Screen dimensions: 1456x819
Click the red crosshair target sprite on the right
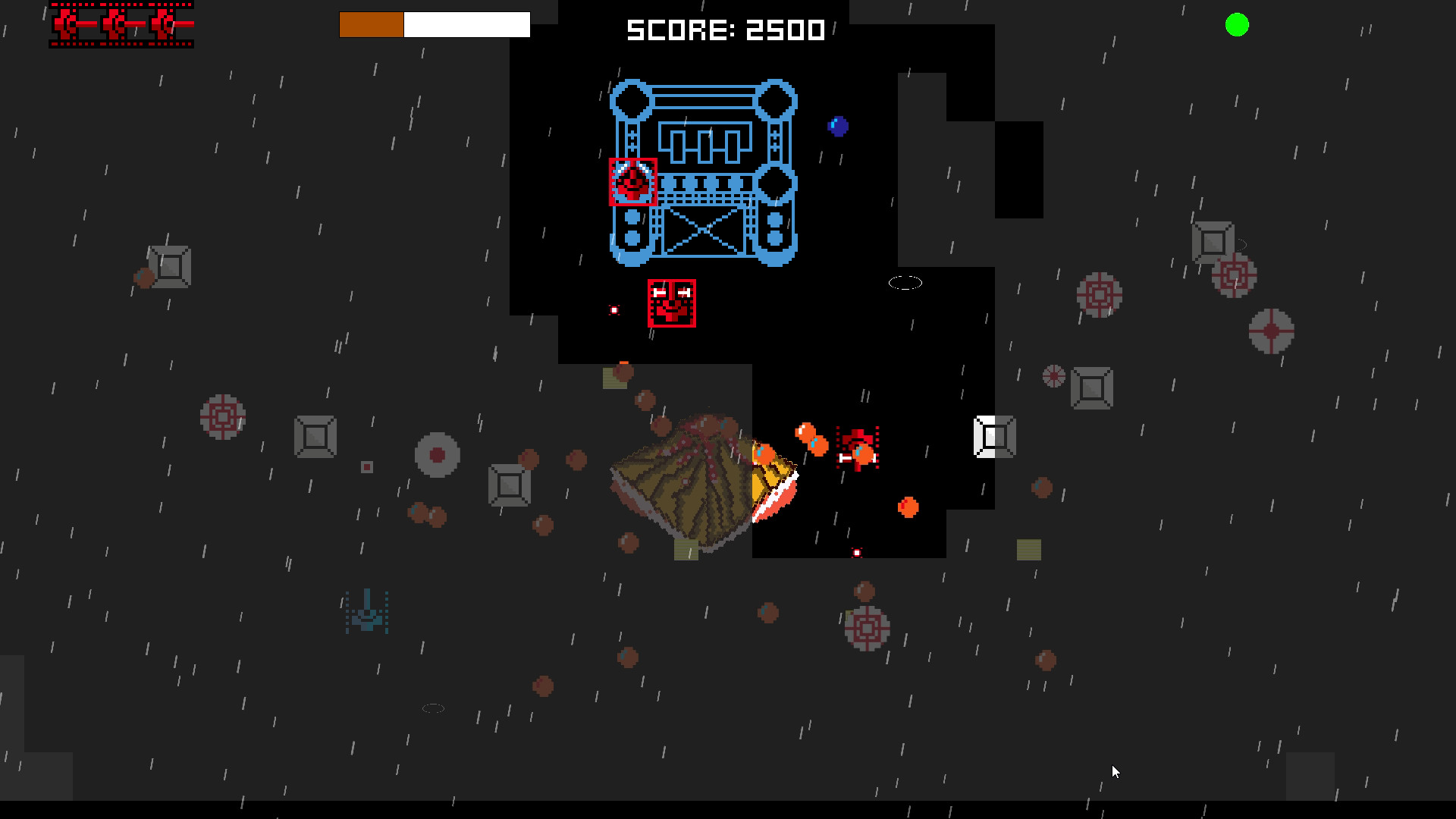click(1272, 331)
